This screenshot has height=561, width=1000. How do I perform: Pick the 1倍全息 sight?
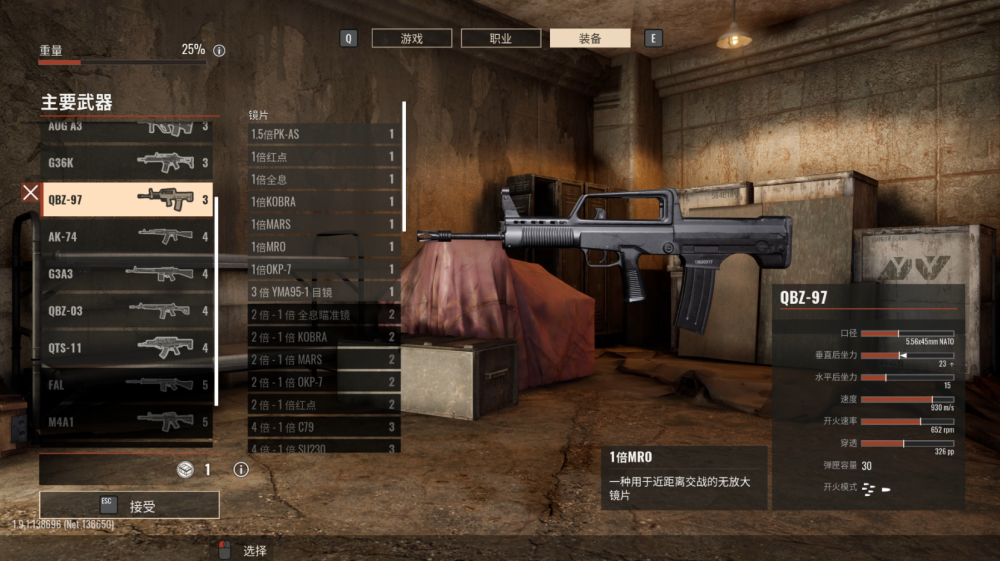pos(323,179)
